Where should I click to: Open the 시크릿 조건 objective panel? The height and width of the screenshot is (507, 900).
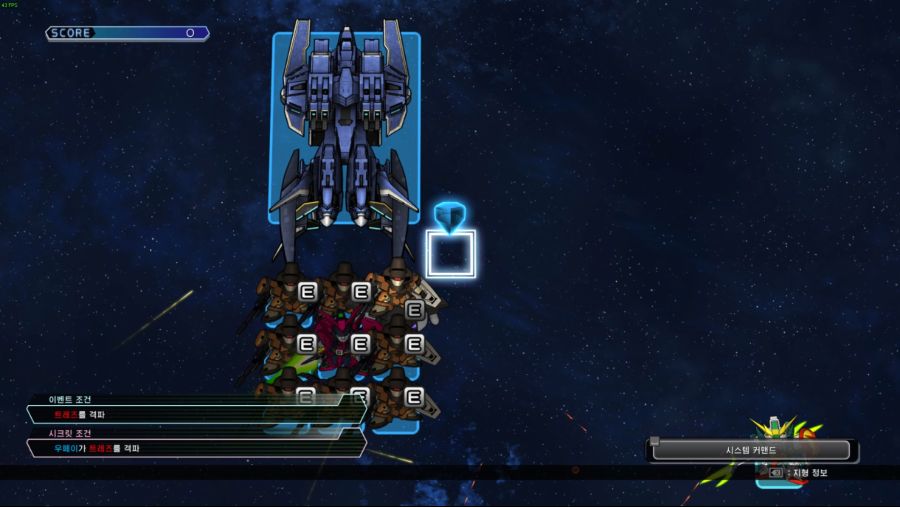coord(195,448)
